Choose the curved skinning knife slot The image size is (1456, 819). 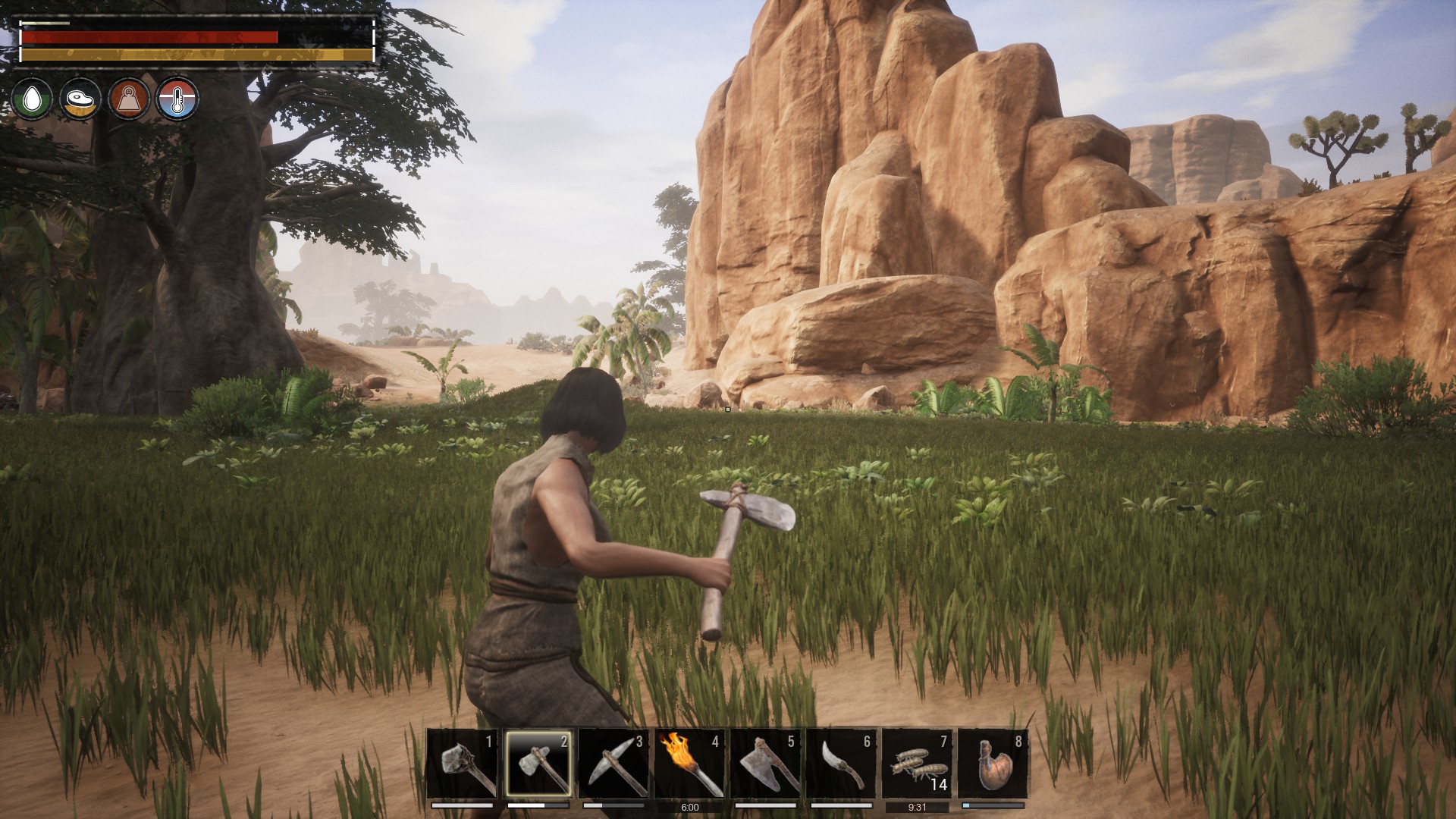point(841,764)
